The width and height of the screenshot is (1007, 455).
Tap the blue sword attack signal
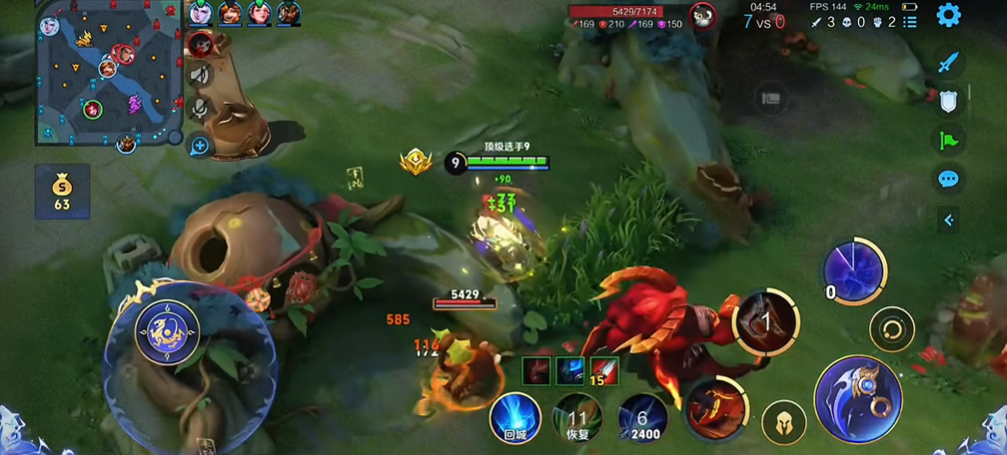948,62
